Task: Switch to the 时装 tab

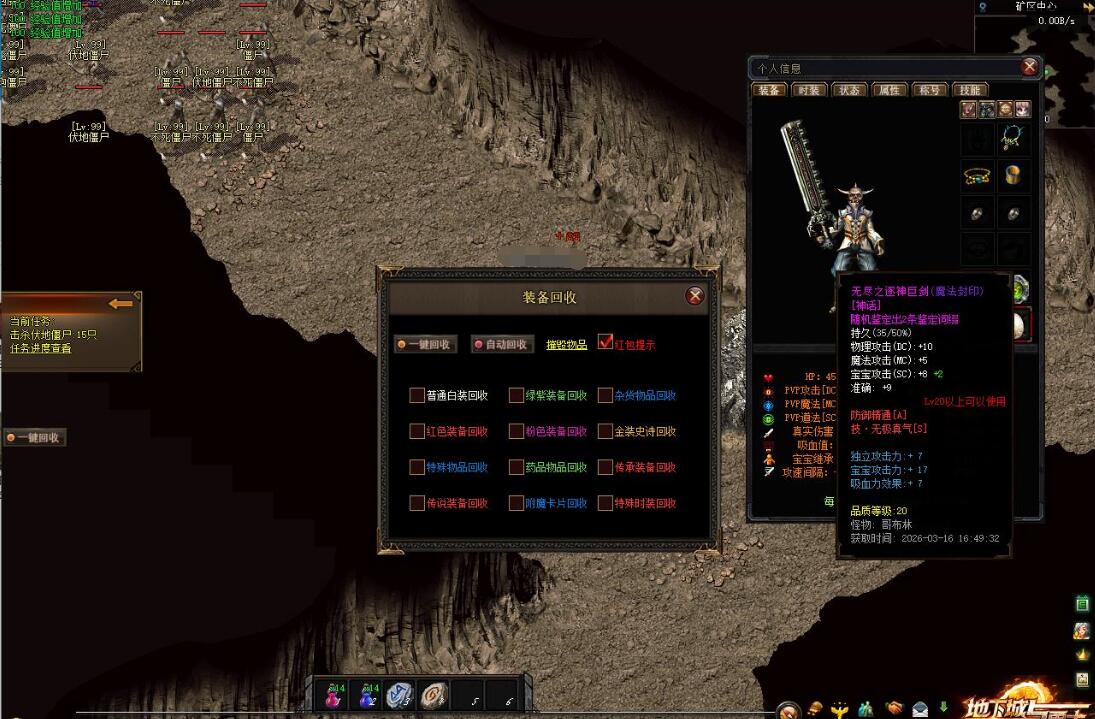Action: tap(808, 90)
